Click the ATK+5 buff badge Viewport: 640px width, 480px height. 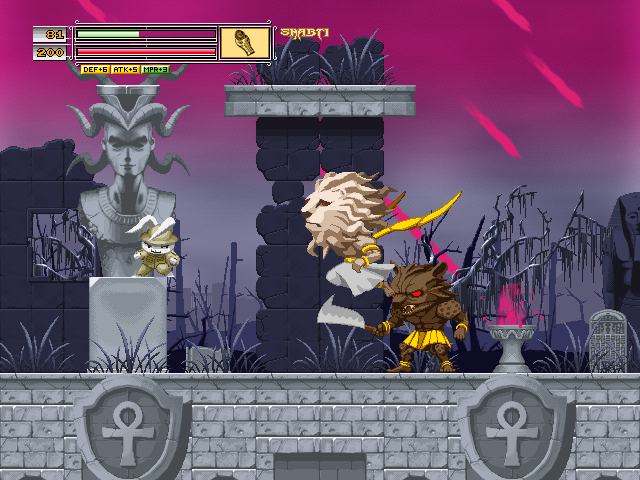coord(125,70)
